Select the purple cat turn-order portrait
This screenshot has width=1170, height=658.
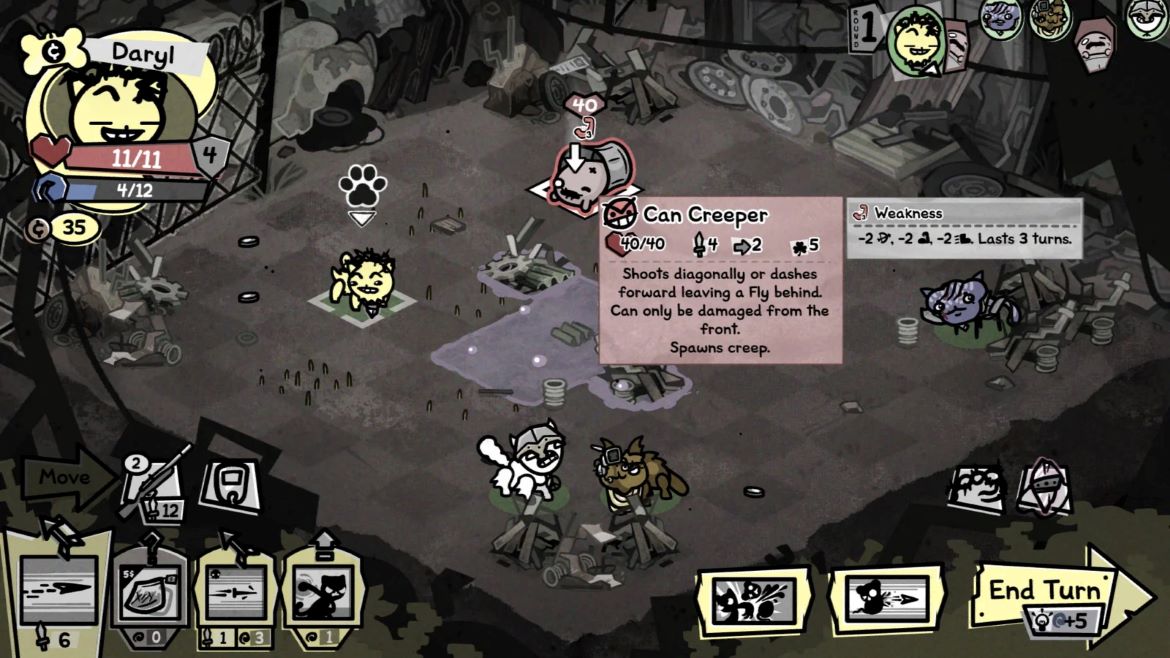1001,18
